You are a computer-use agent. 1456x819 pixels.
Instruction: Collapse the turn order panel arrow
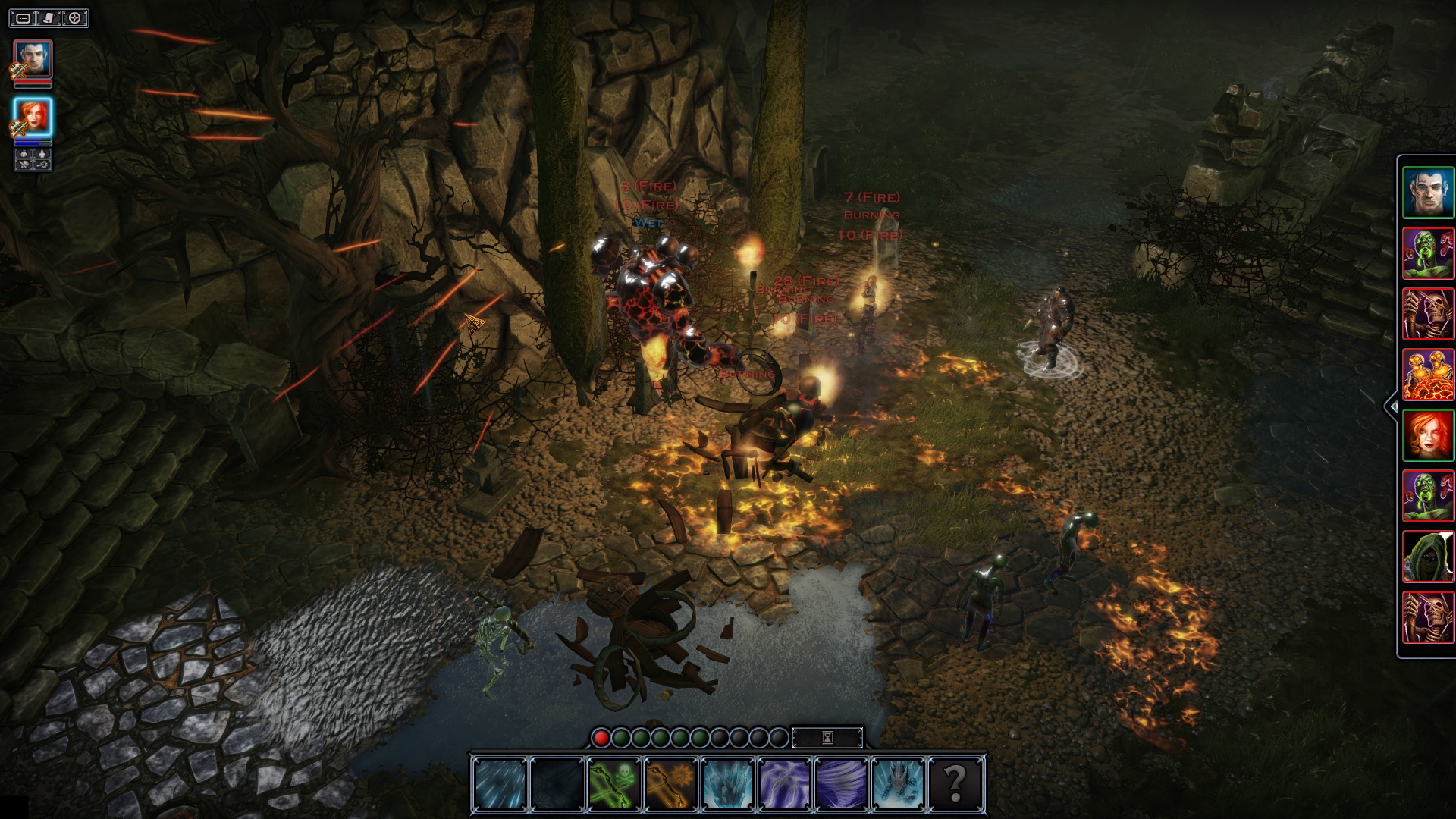1392,406
